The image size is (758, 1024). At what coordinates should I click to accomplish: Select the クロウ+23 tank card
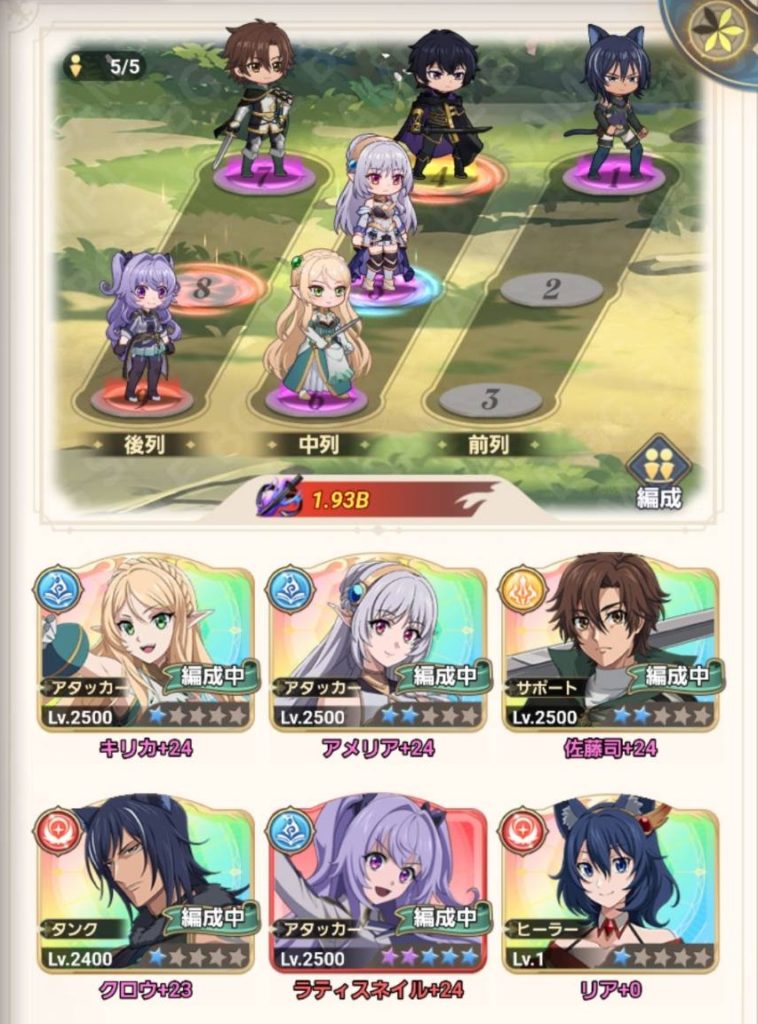click(x=145, y=887)
